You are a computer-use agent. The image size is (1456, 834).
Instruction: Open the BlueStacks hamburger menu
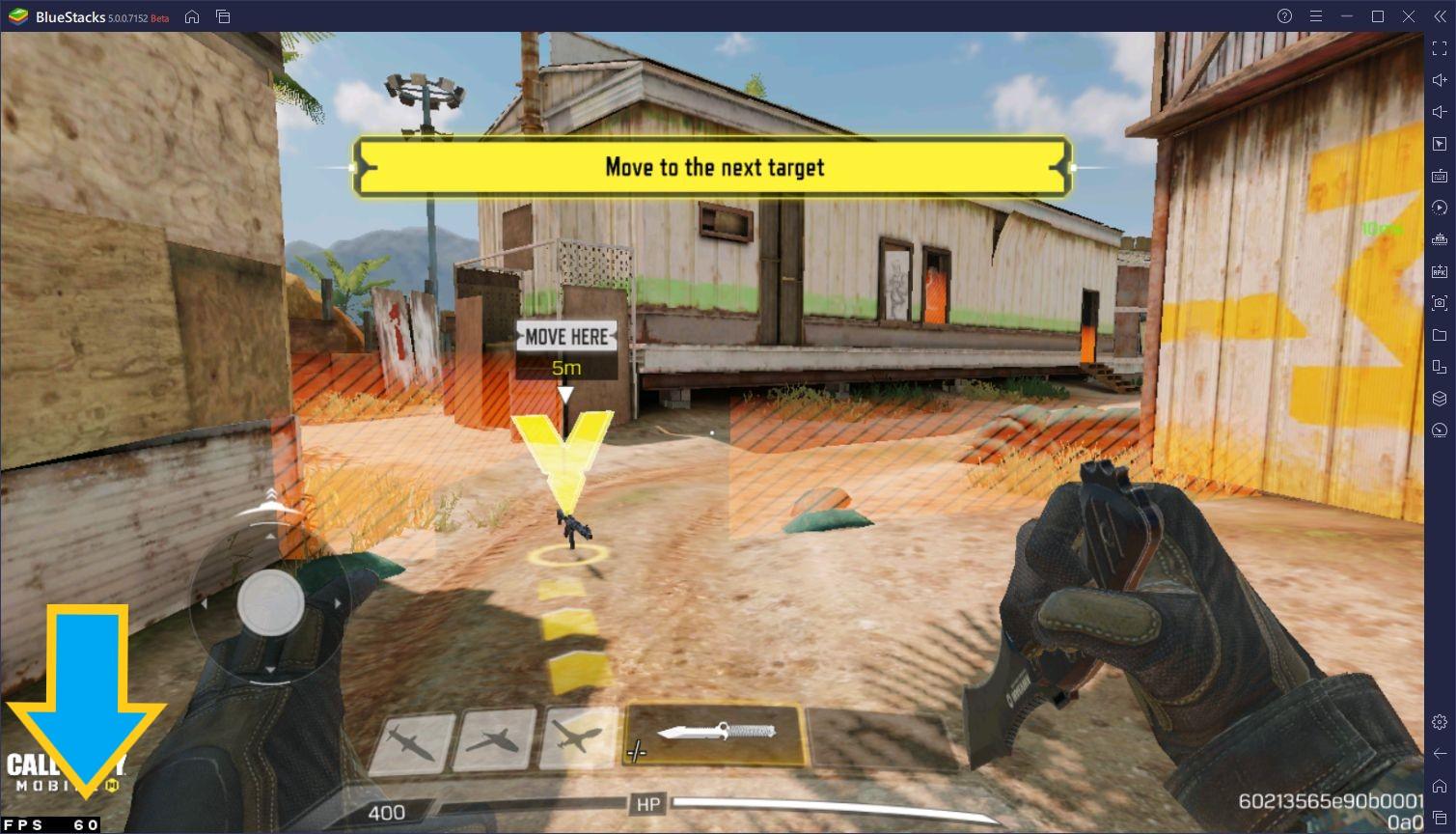[1315, 16]
